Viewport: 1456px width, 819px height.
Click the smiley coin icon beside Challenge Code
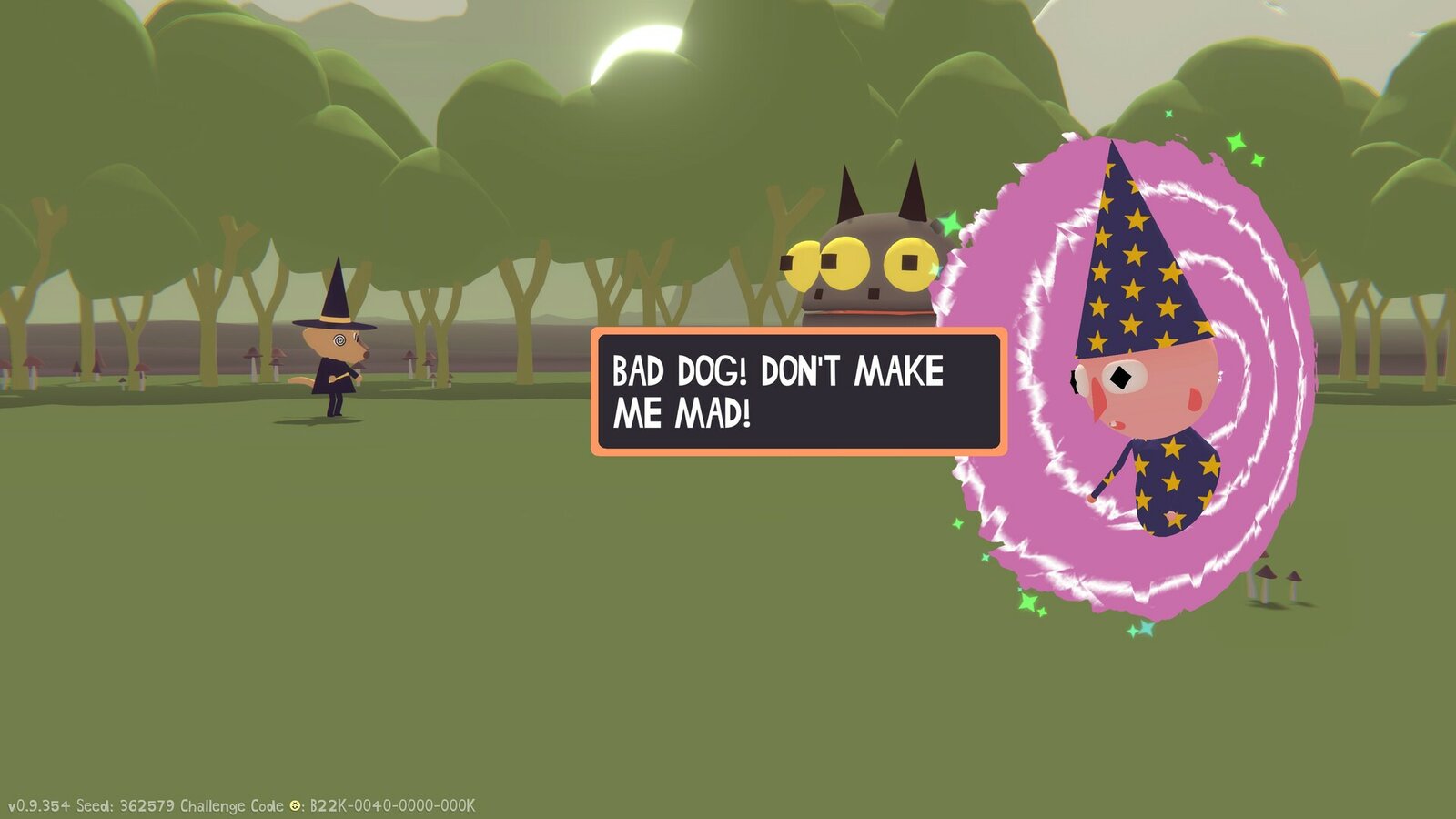(293, 804)
